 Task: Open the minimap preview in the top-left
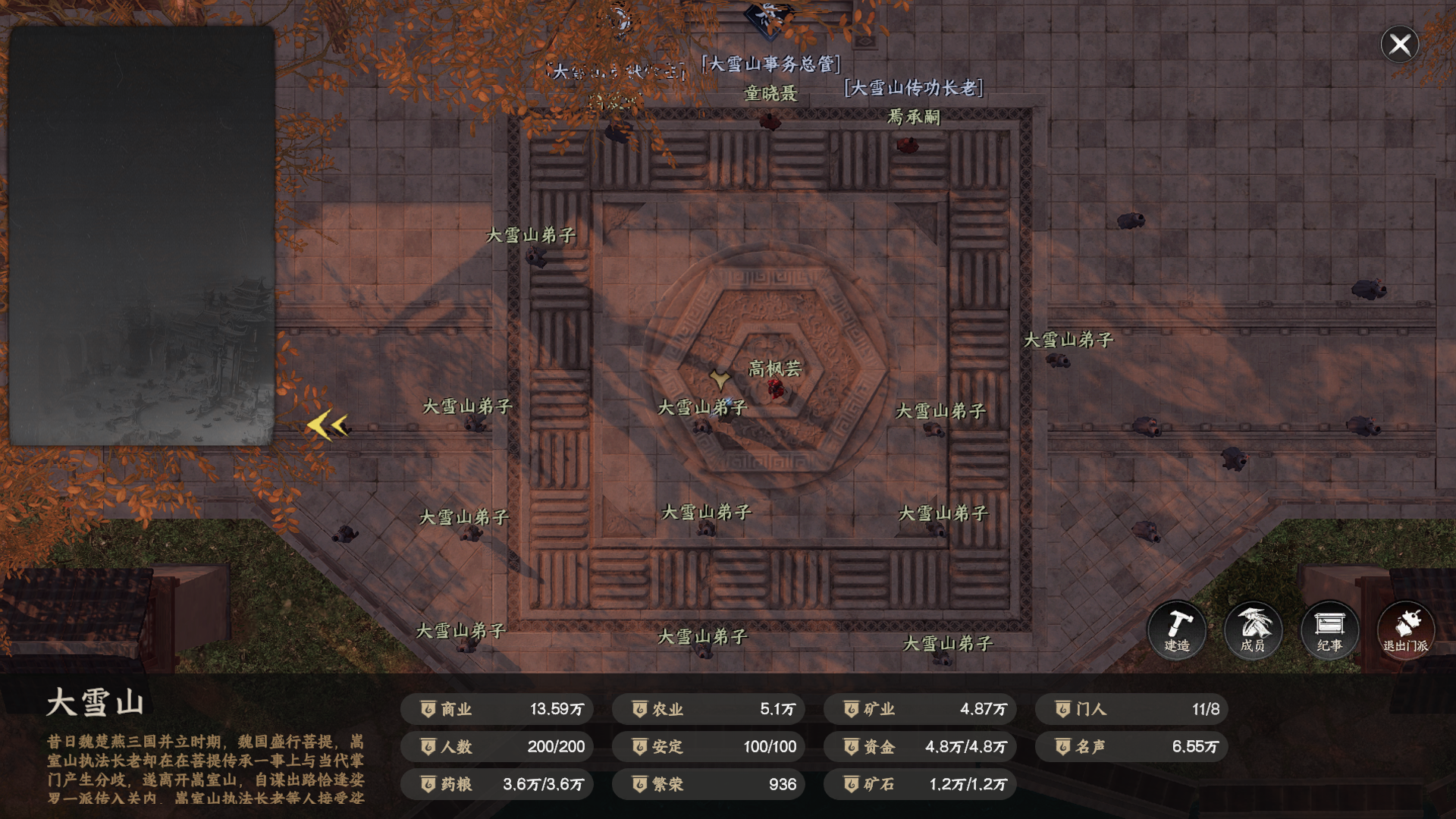(143, 235)
